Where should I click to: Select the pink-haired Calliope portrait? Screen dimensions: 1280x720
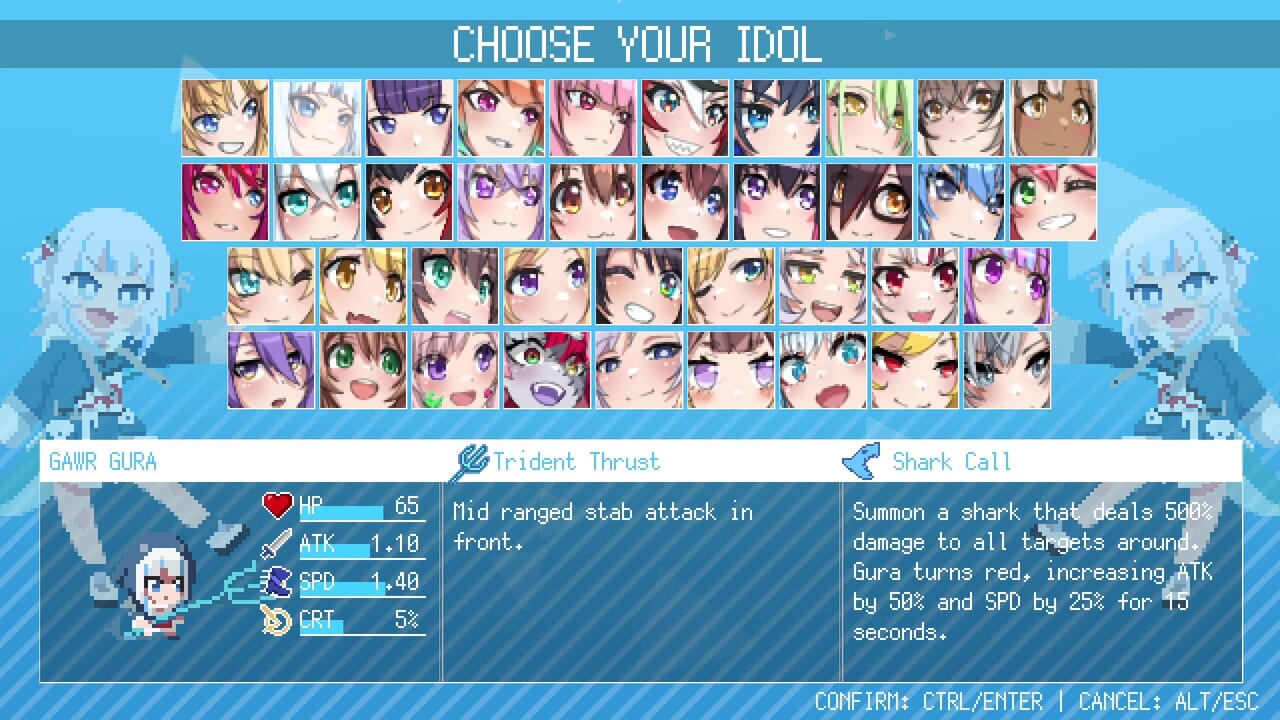click(x=593, y=116)
